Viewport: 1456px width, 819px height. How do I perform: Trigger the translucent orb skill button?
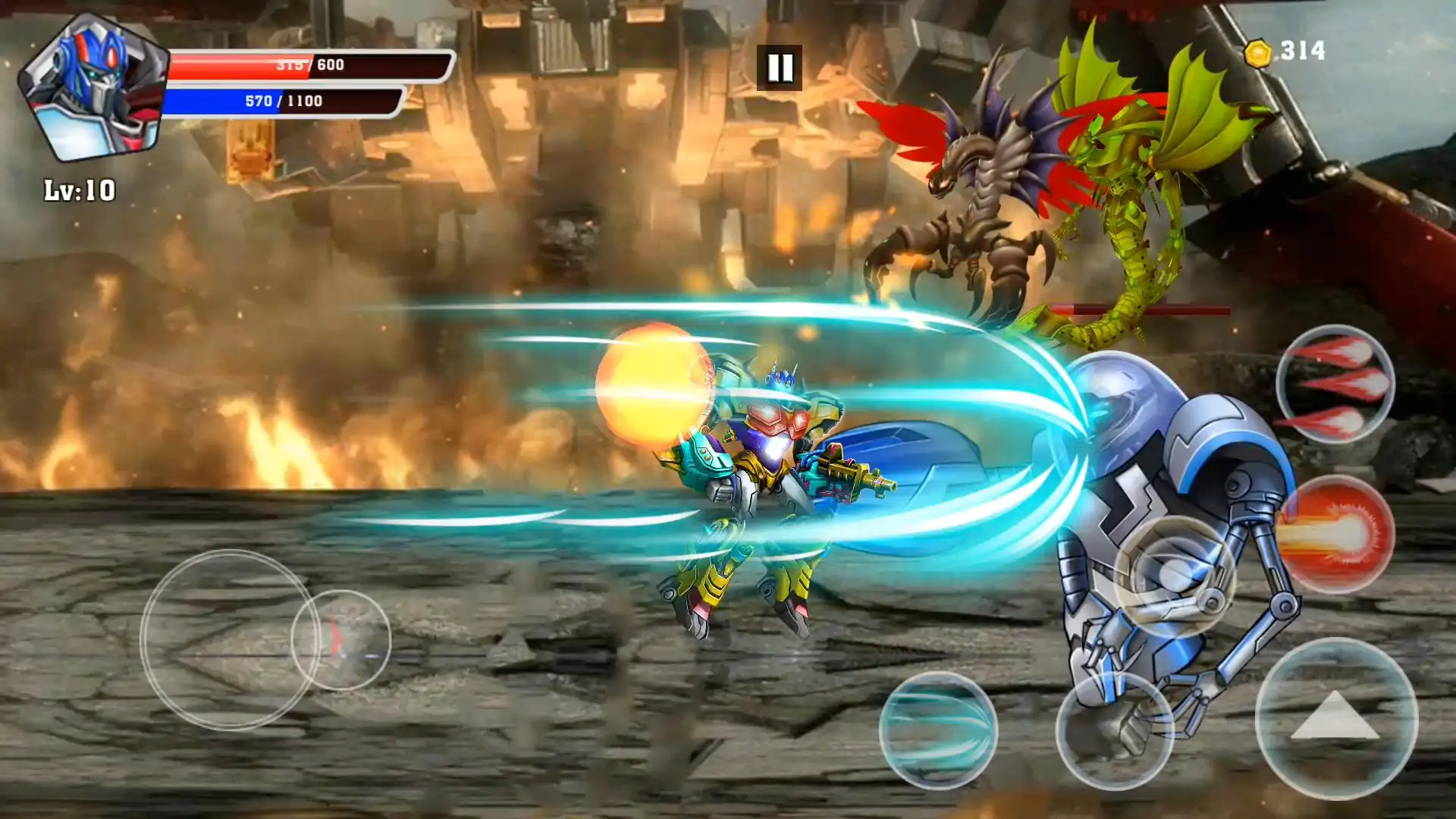tap(1175, 576)
